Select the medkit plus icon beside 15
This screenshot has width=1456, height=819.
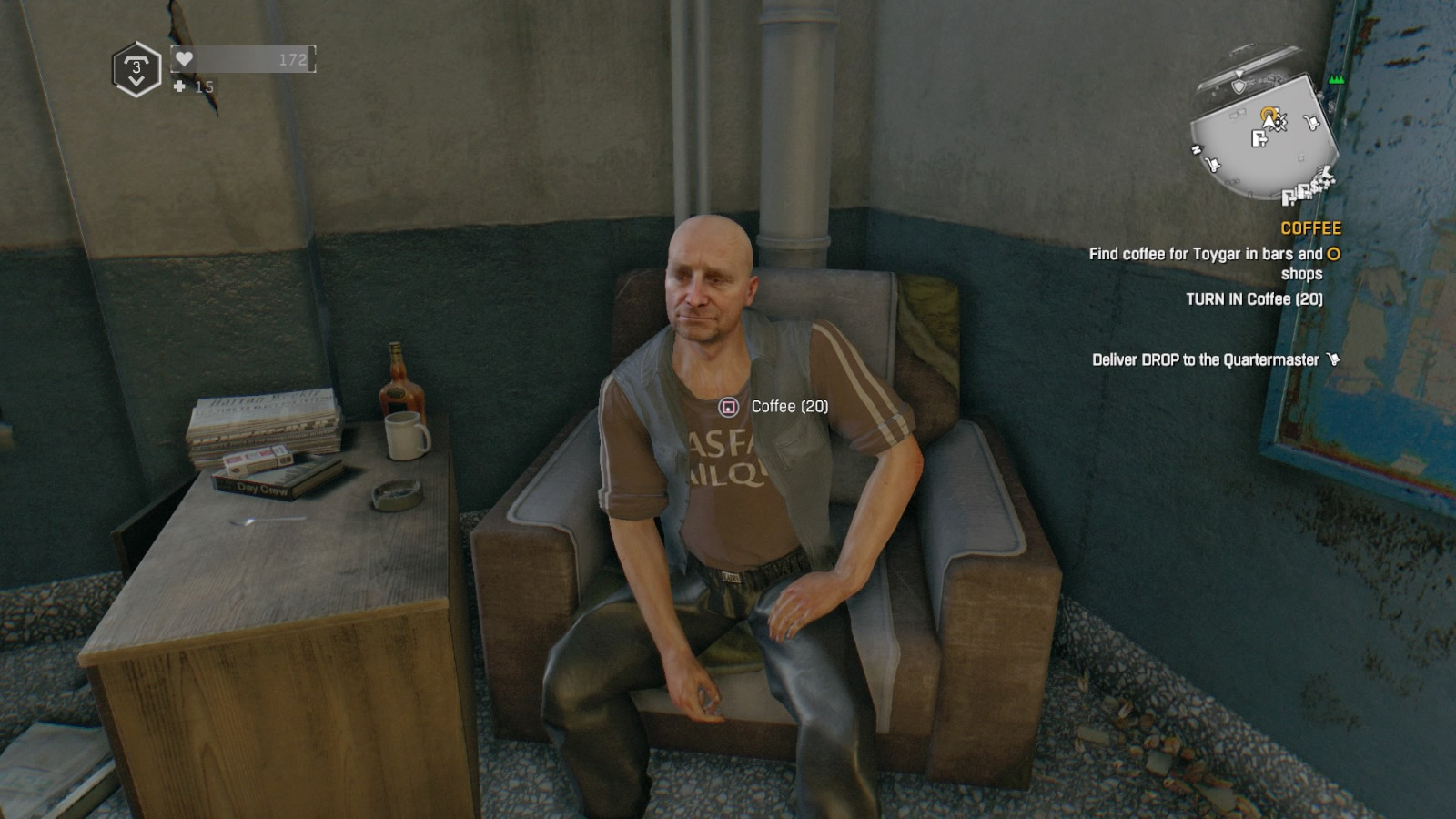(x=179, y=87)
